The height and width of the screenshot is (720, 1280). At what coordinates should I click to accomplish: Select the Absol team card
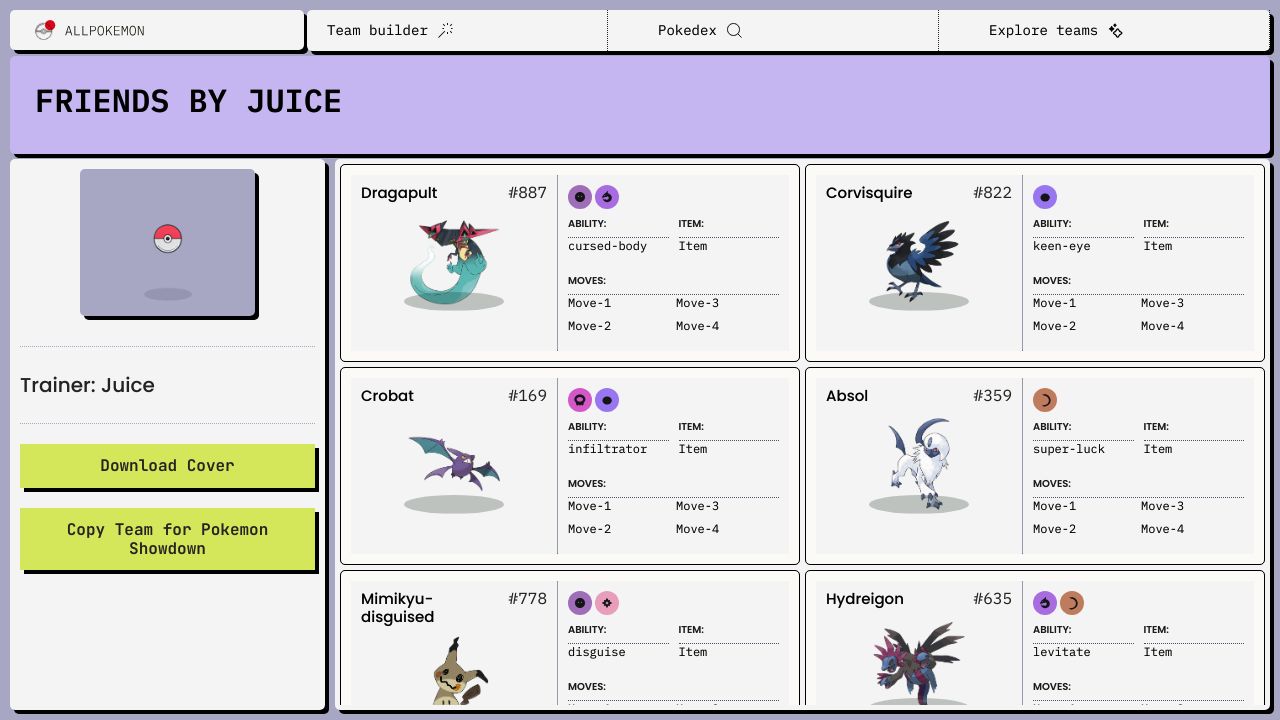(x=1034, y=465)
